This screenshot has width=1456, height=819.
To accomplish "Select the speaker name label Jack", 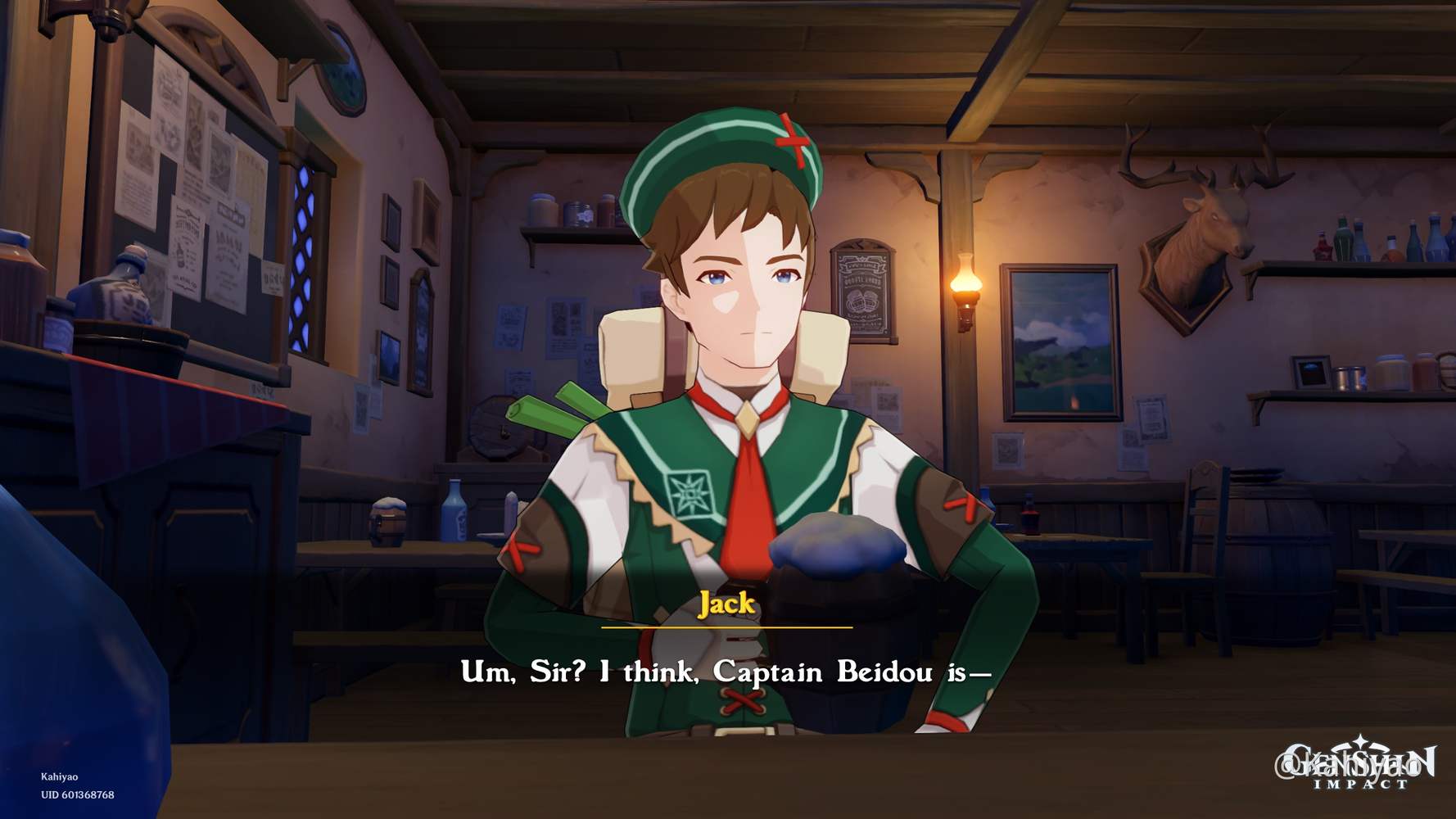I will pyautogui.click(x=727, y=606).
